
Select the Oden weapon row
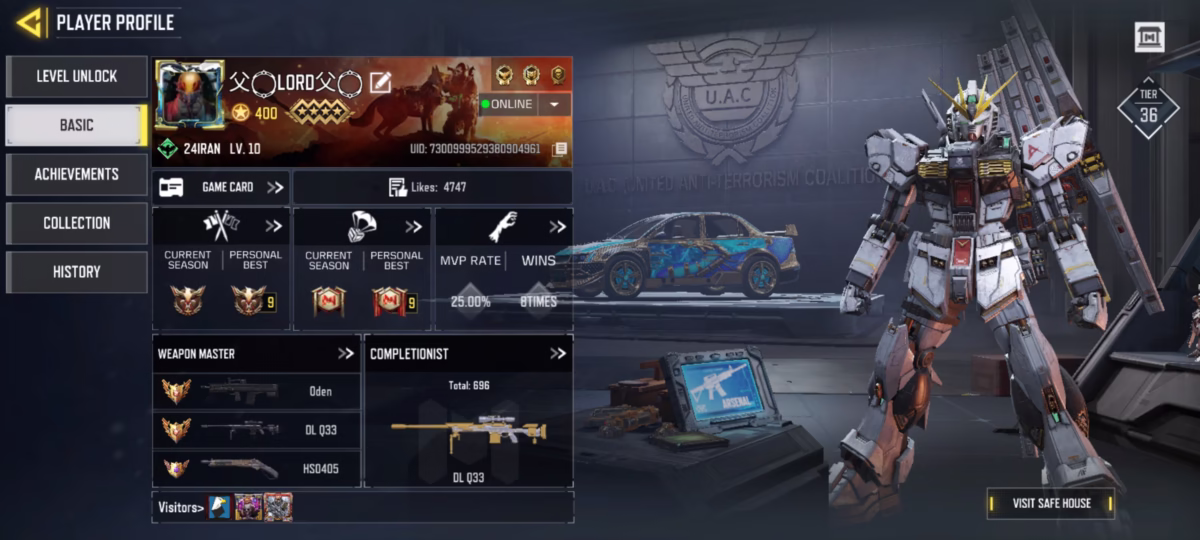(x=256, y=391)
